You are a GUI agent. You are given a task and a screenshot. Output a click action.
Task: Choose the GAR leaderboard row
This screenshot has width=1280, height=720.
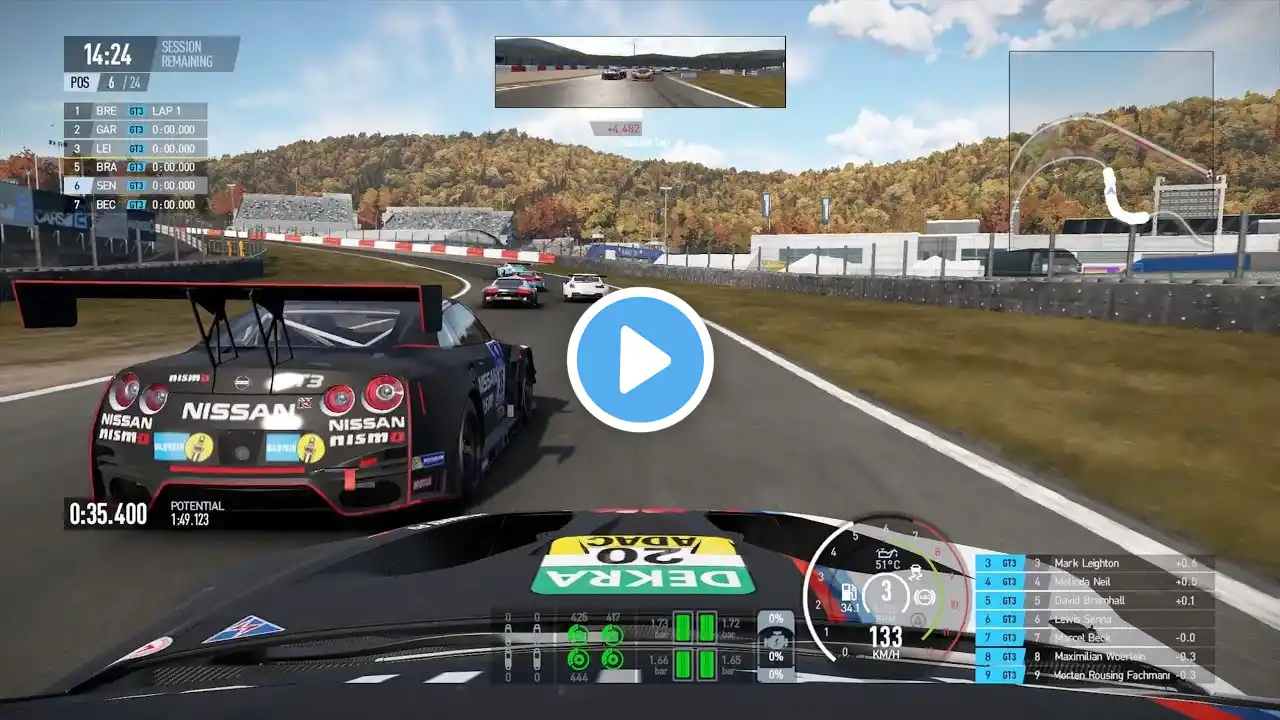[136, 130]
